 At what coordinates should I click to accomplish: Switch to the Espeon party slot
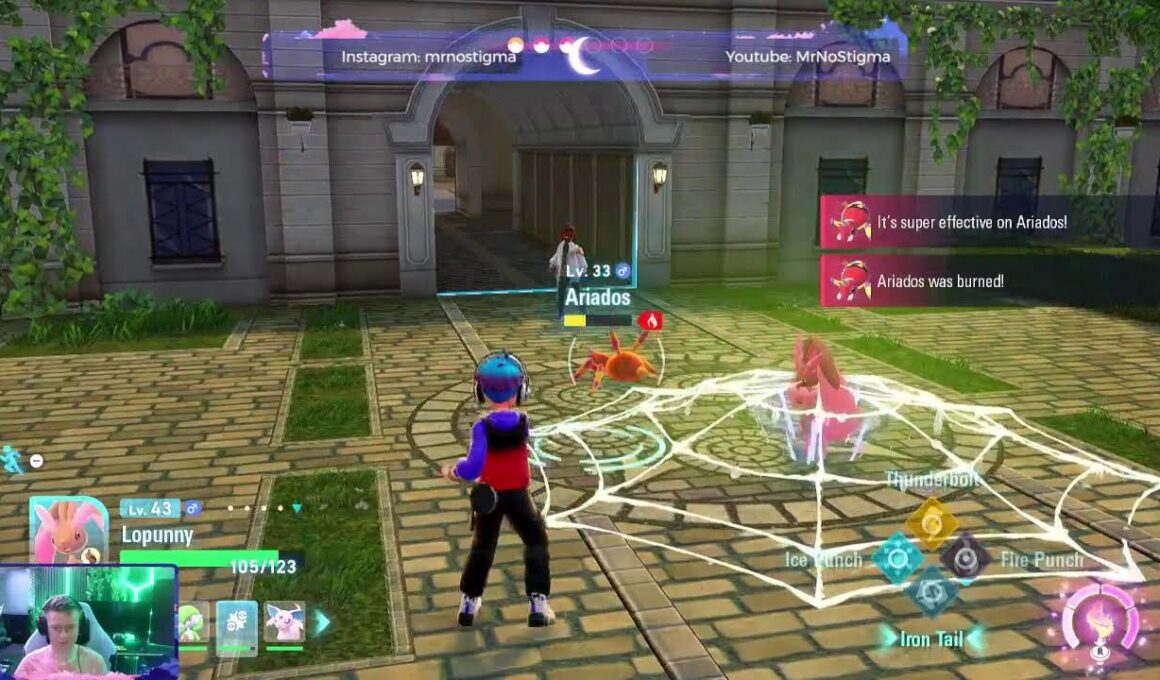pyautogui.click(x=284, y=622)
